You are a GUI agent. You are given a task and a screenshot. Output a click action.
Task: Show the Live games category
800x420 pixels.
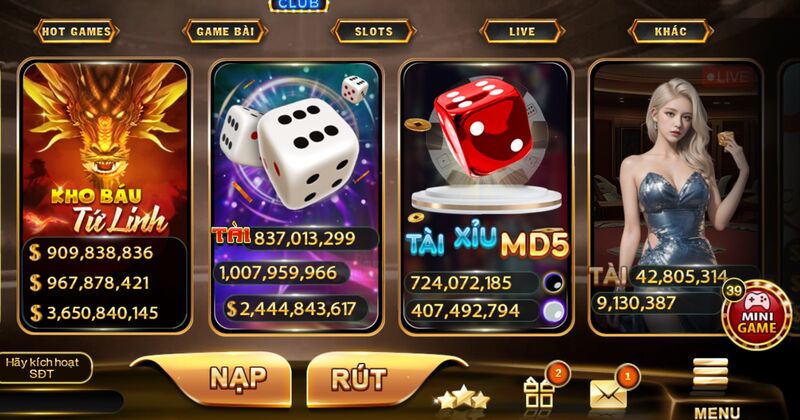pyautogui.click(x=522, y=32)
